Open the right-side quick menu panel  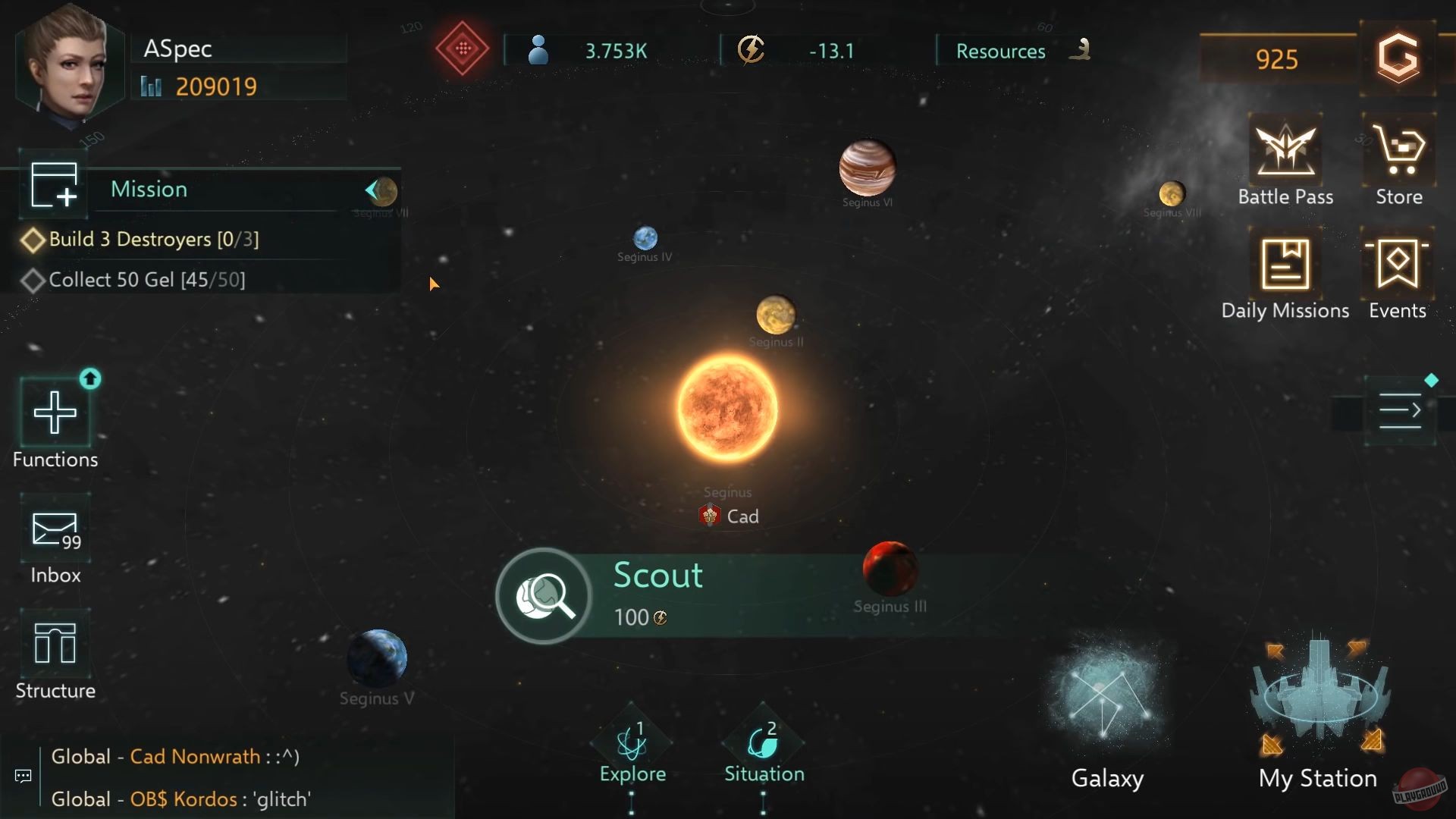pyautogui.click(x=1401, y=410)
